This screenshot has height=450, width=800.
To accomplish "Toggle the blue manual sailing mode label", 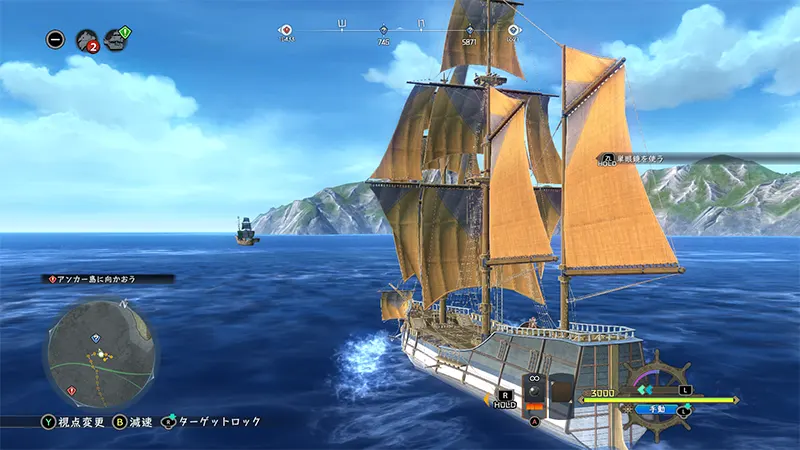I will (658, 409).
